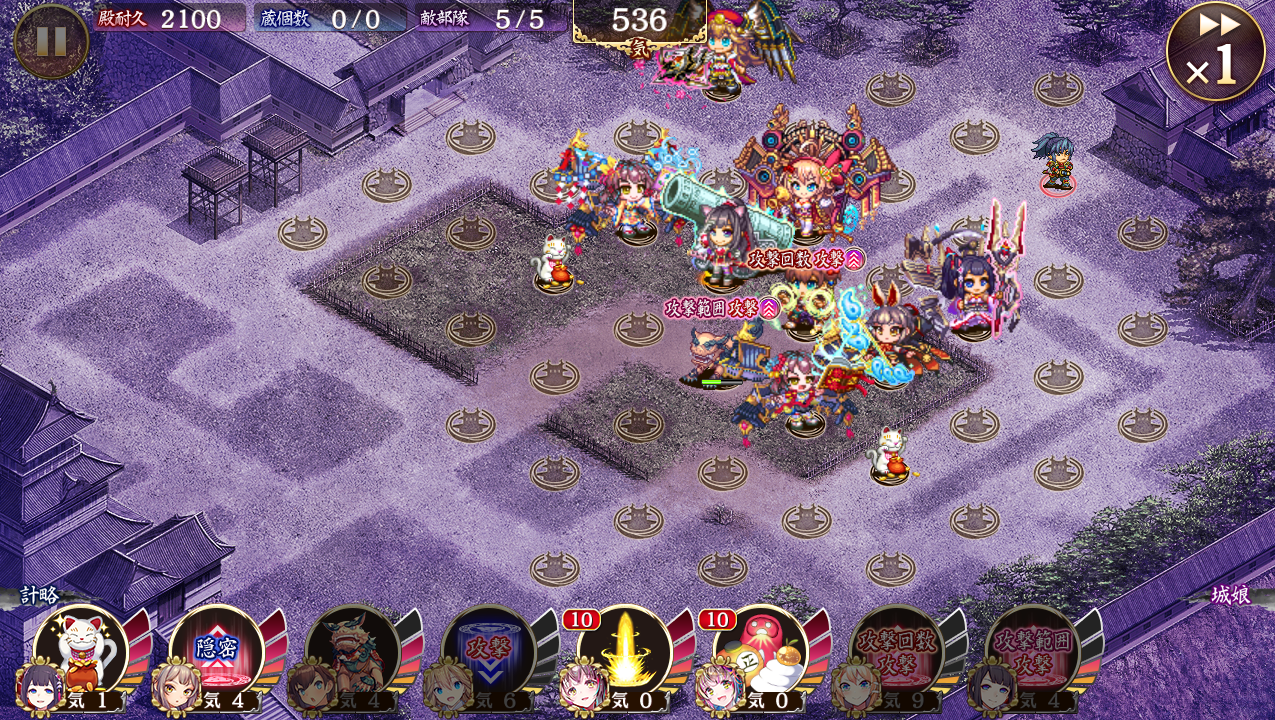This screenshot has height=720, width=1275.
Task: Open the 計略 stratagem tab
Action: click(40, 596)
